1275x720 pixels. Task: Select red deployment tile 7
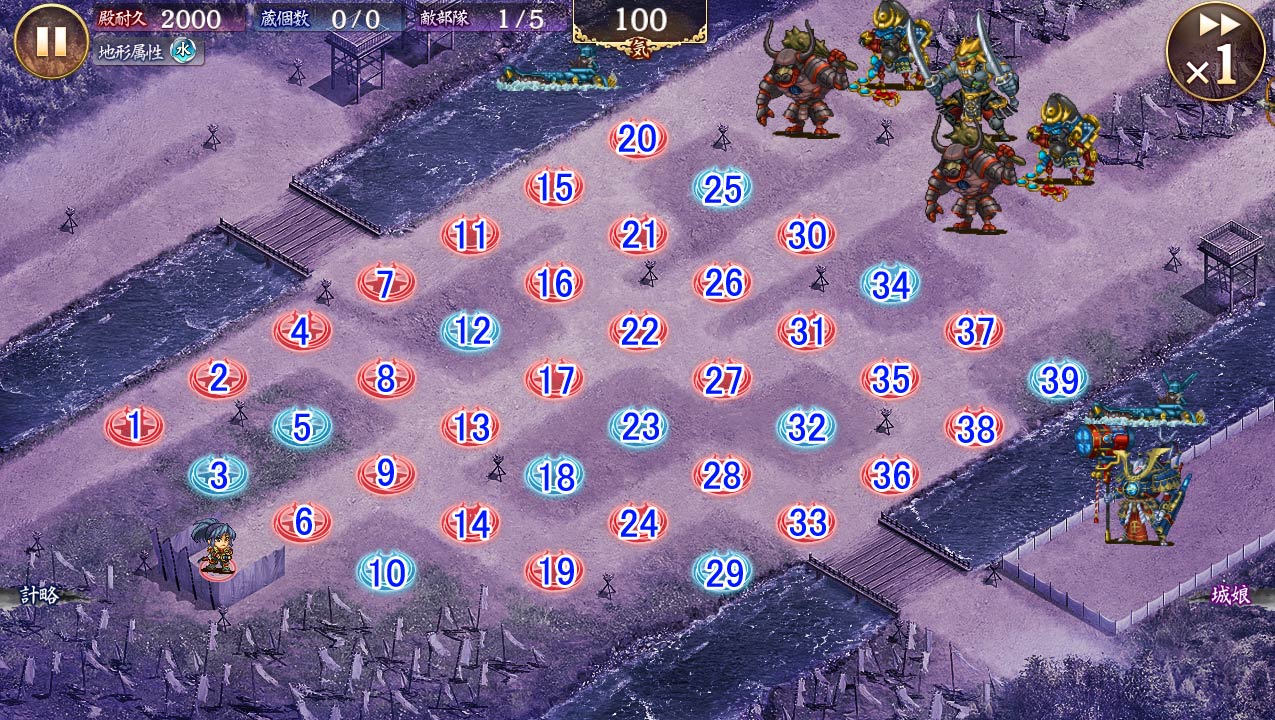point(387,284)
